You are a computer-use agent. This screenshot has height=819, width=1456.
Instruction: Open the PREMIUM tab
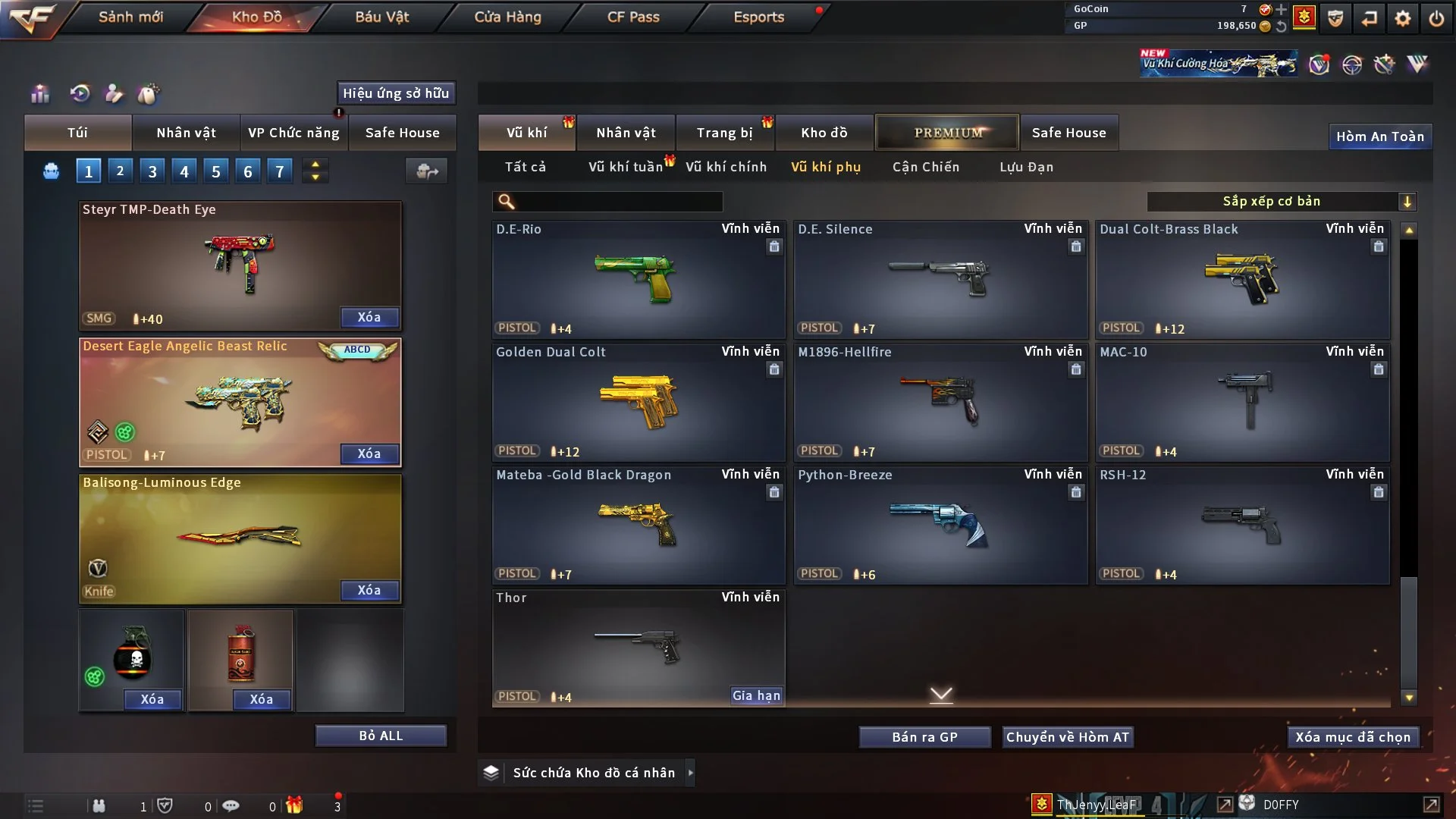pos(947,133)
